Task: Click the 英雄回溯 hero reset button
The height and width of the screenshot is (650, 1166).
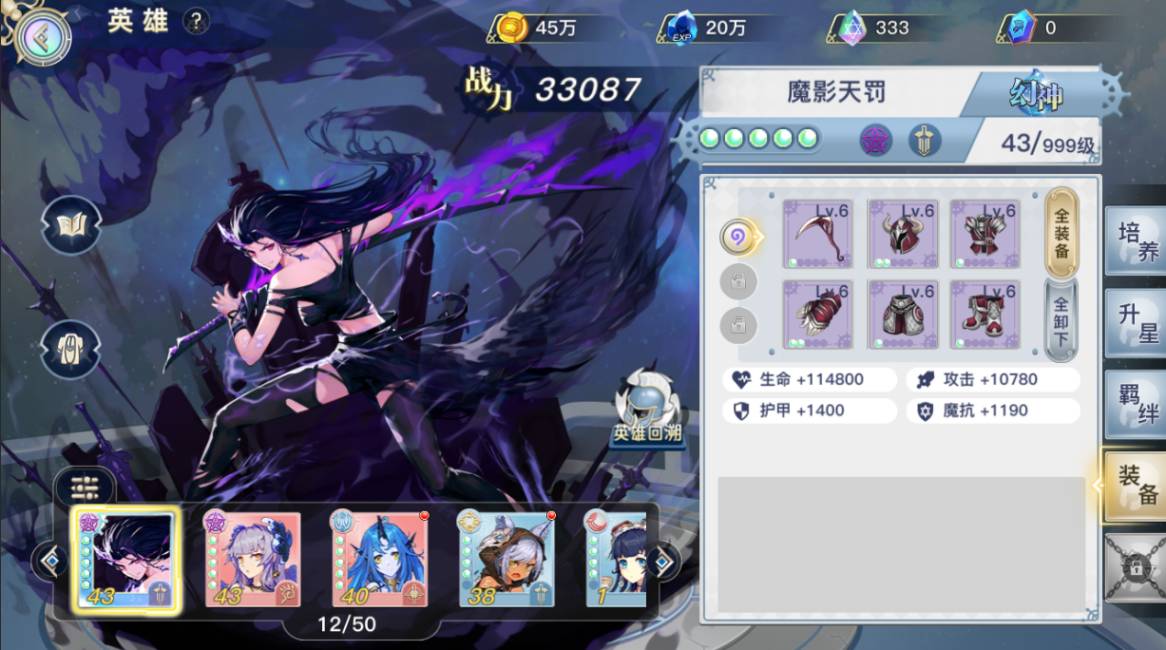Action: 649,411
